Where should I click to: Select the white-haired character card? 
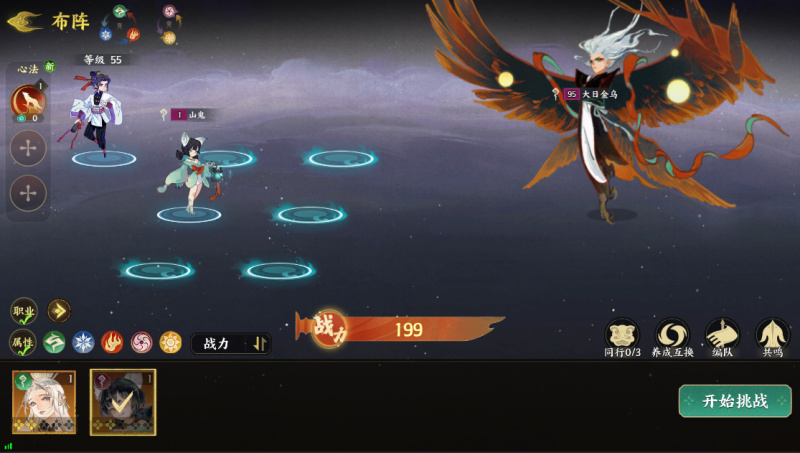tap(43, 402)
